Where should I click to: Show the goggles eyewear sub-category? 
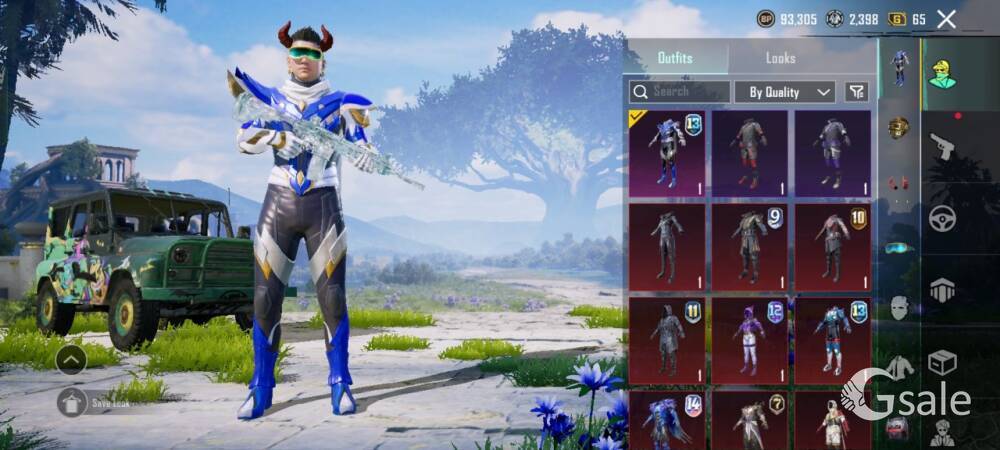click(899, 247)
